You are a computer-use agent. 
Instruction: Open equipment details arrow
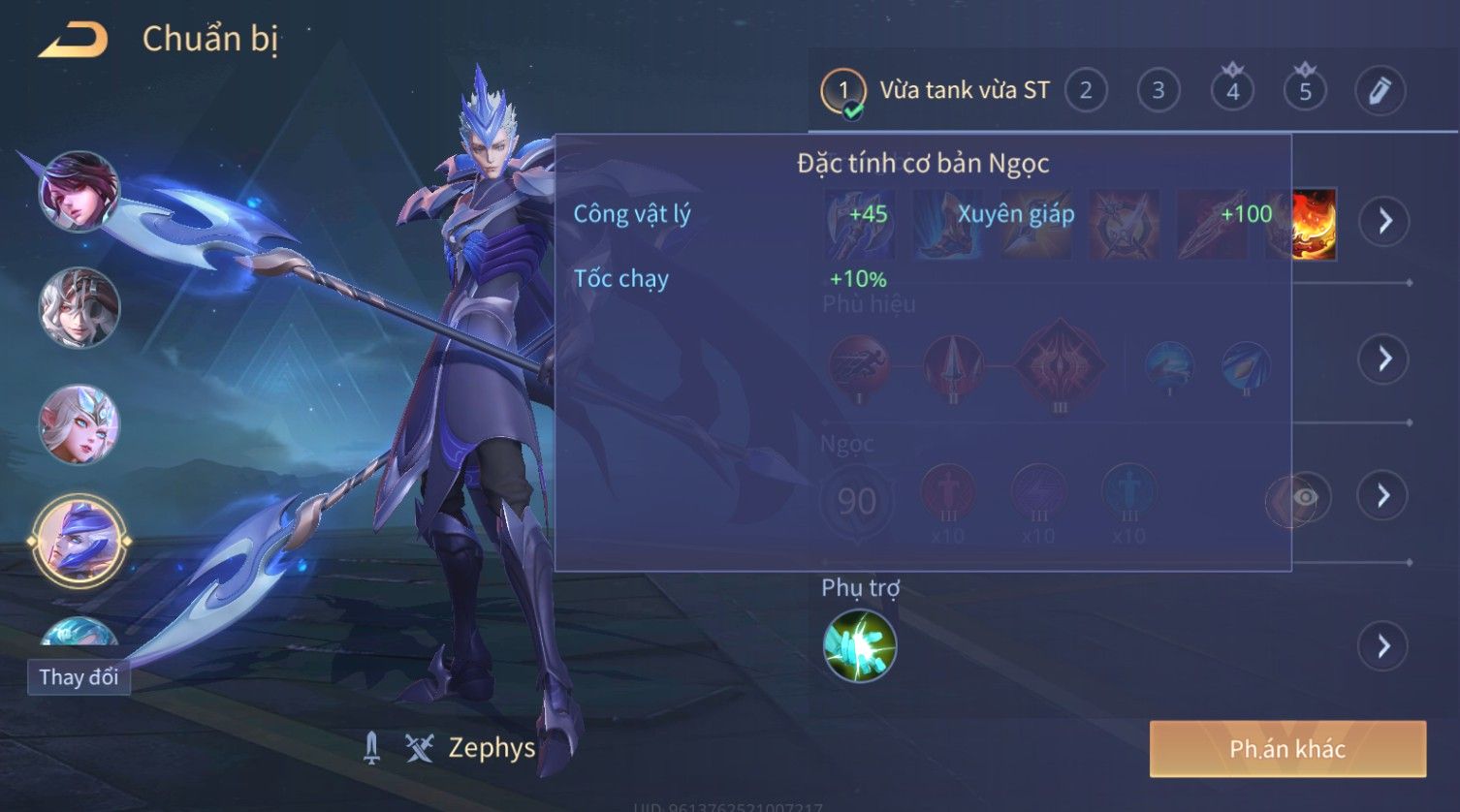click(x=1383, y=221)
